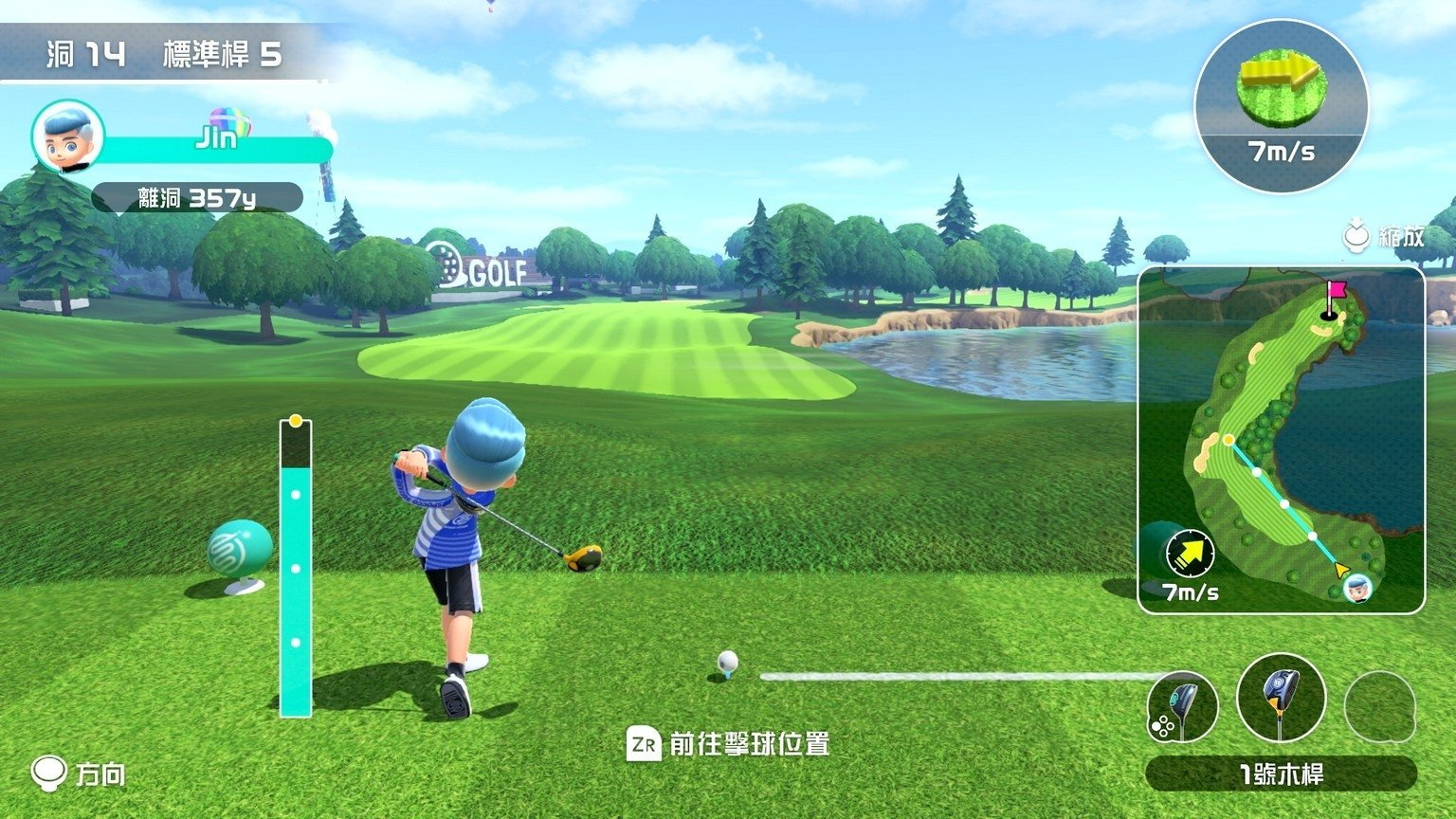The width and height of the screenshot is (1456, 819).
Task: Choose the teal-logo club on the left
Action: (1182, 707)
